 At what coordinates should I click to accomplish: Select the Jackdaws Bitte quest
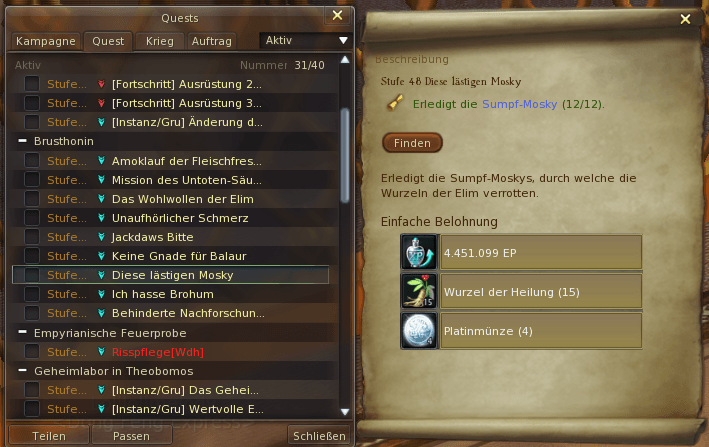pyautogui.click(x=152, y=237)
